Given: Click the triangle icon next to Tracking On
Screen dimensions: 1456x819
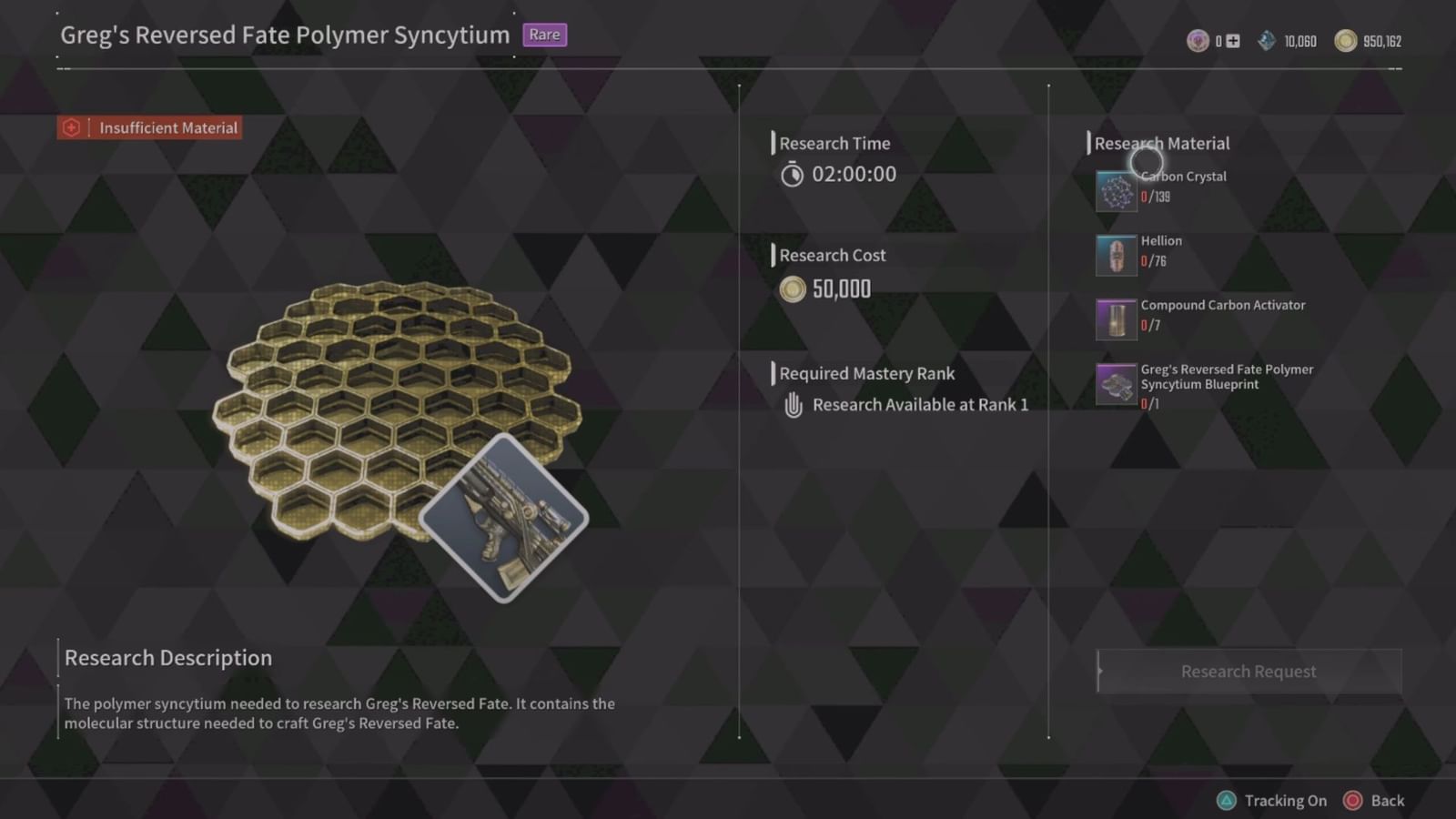Looking at the screenshot, I should [1227, 801].
